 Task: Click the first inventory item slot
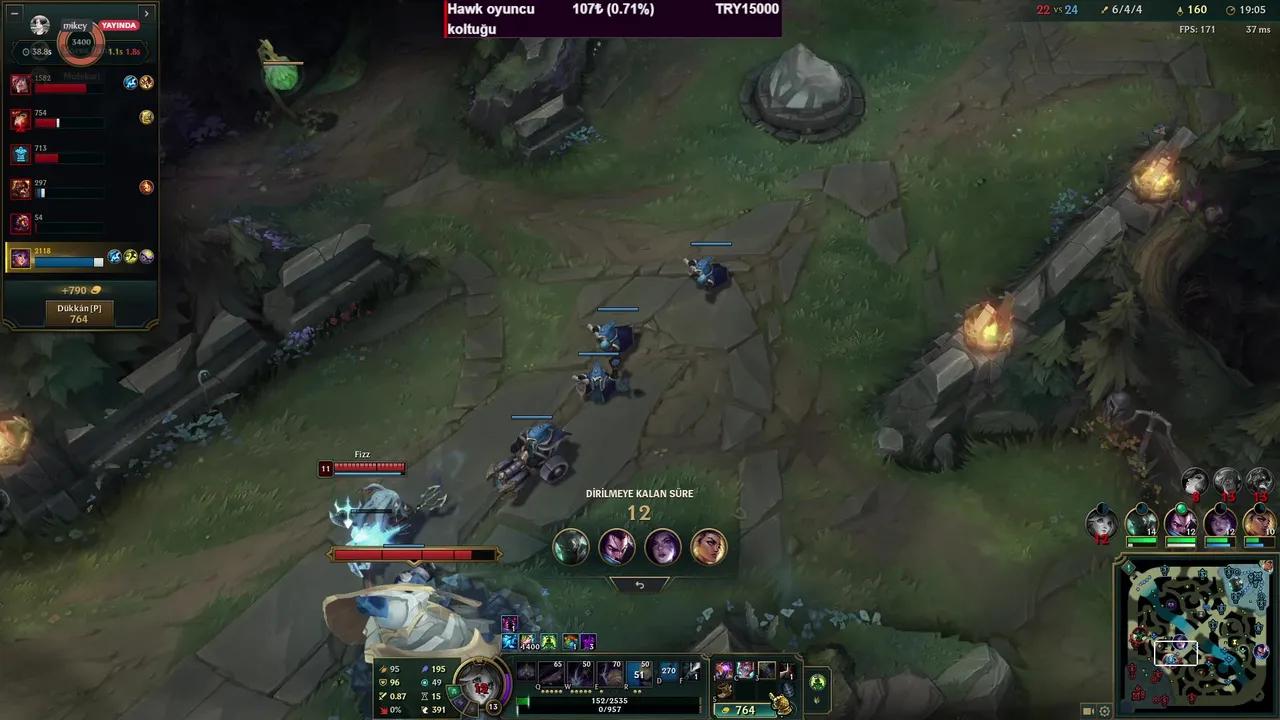[722, 670]
